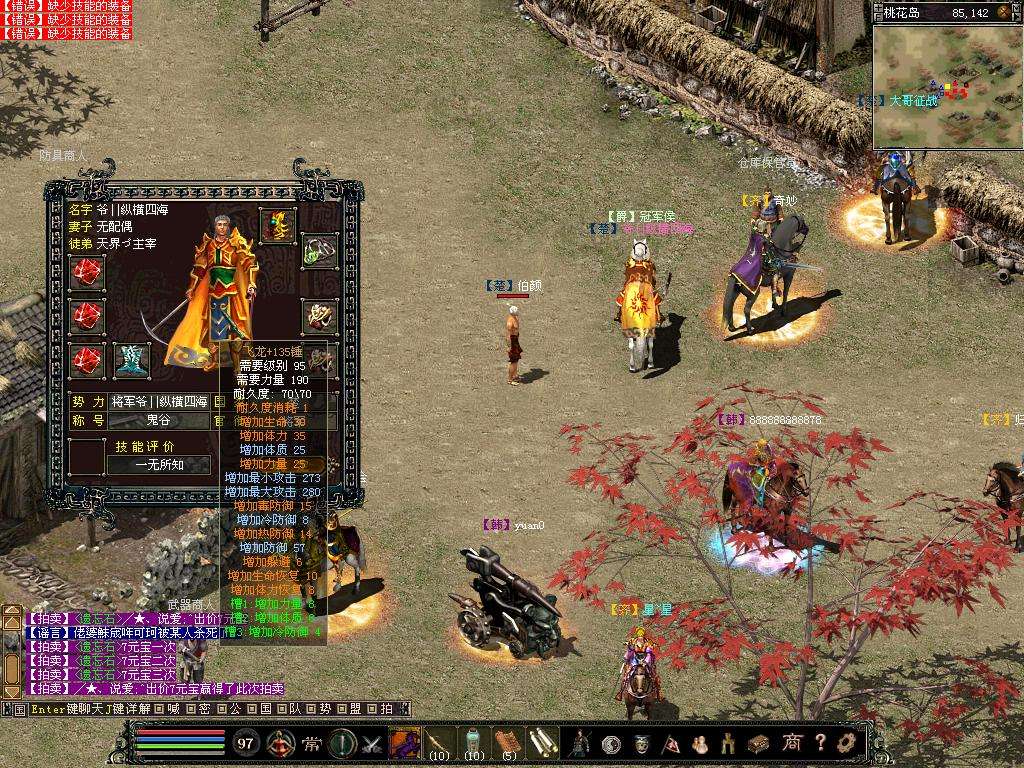Open the question mark help button
This screenshot has width=1024, height=768.
click(x=820, y=743)
